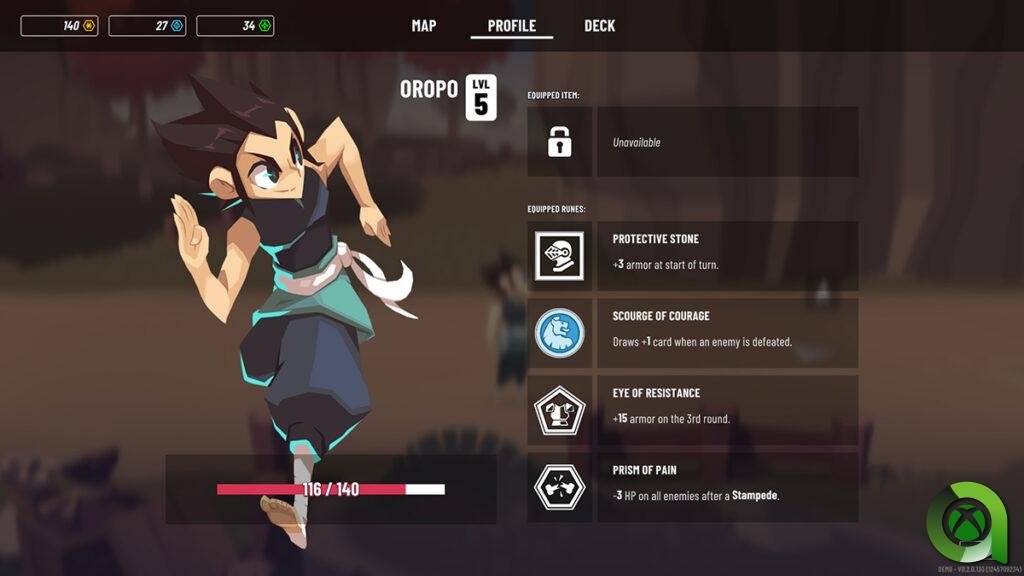
Task: Select the Profile tab
Action: (x=512, y=26)
